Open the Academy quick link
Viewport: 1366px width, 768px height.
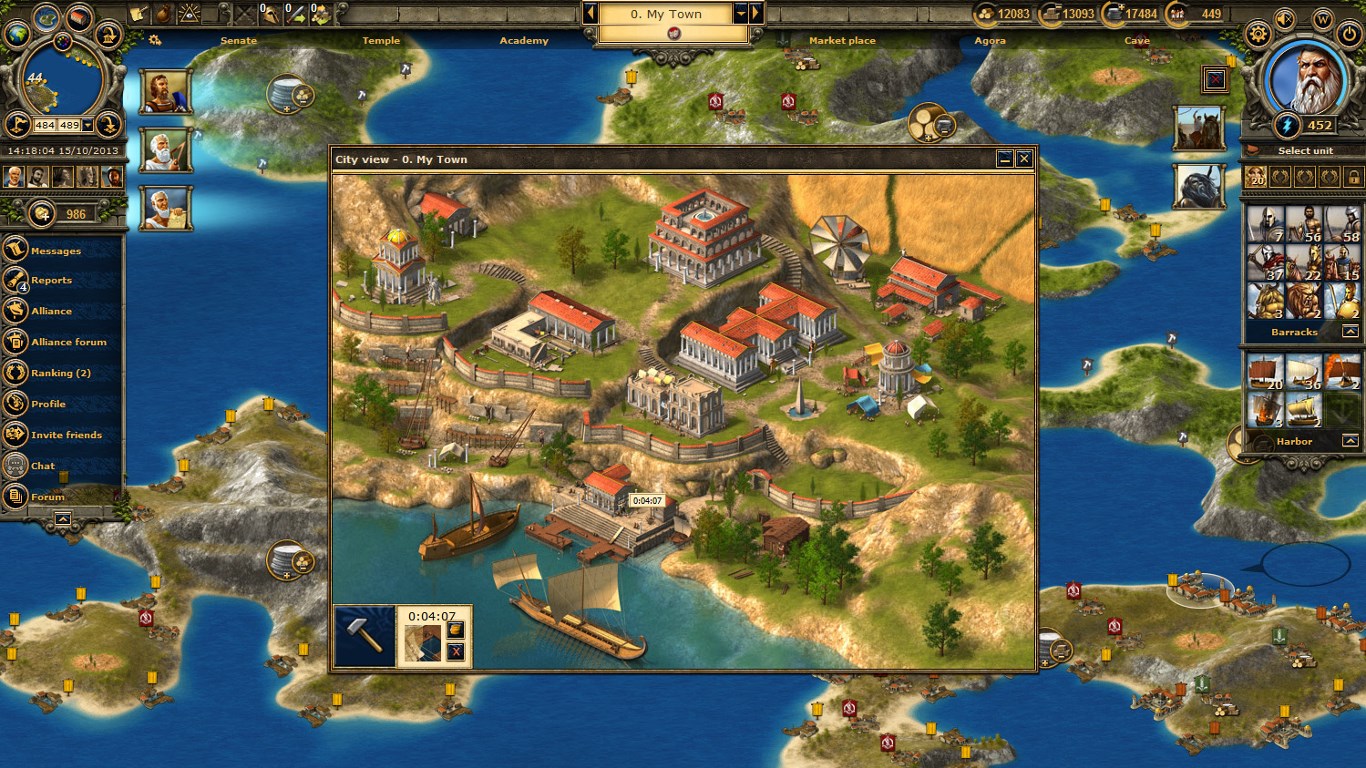(524, 41)
